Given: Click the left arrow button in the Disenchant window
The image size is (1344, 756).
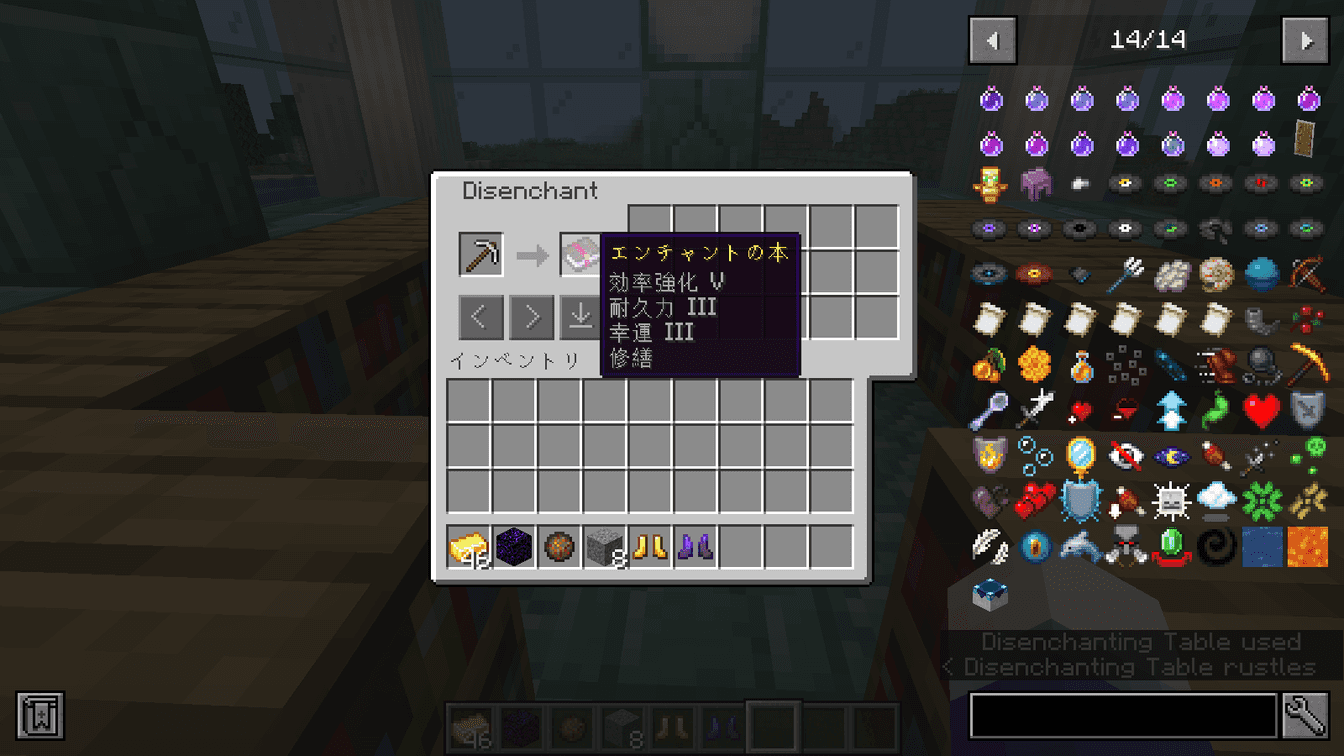Looking at the screenshot, I should click(x=482, y=316).
